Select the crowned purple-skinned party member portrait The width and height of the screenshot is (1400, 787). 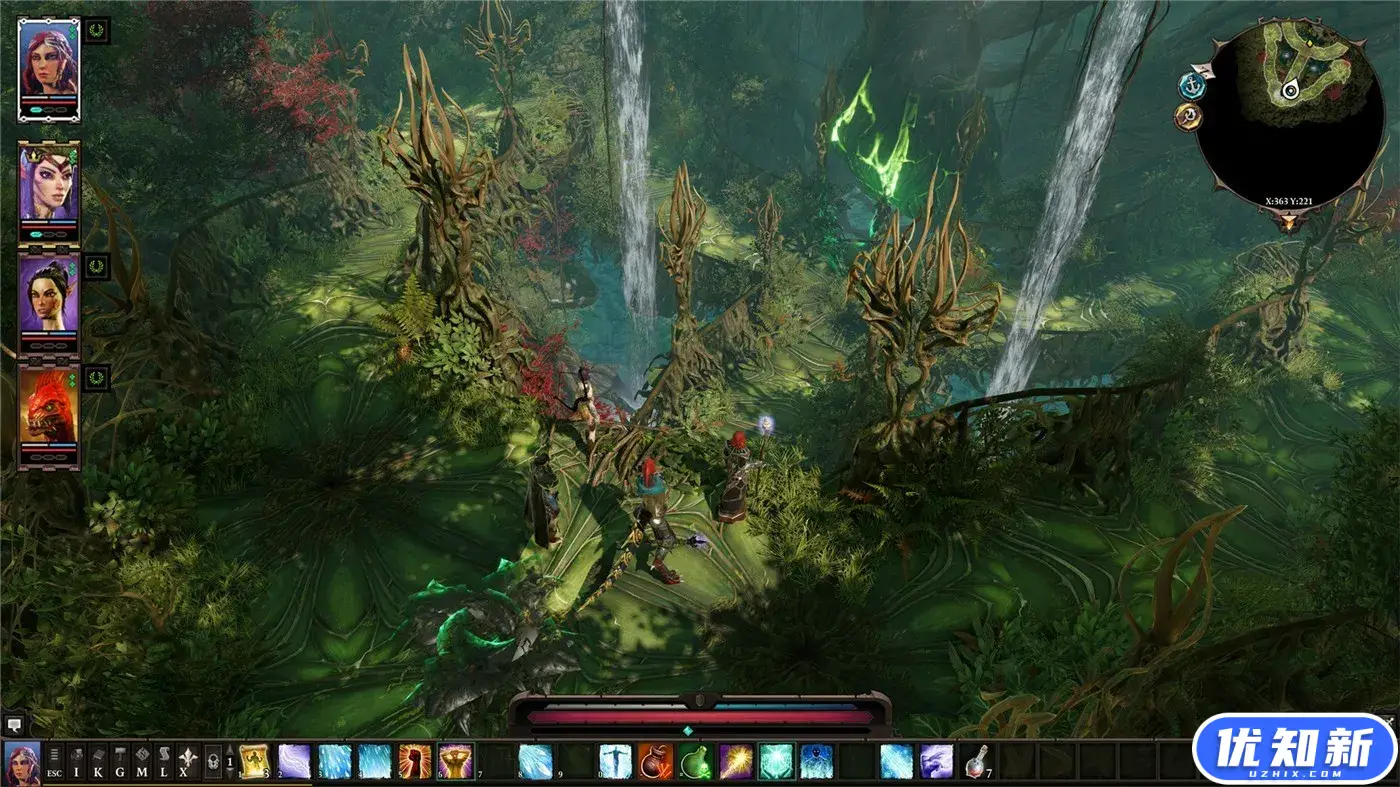(x=47, y=185)
